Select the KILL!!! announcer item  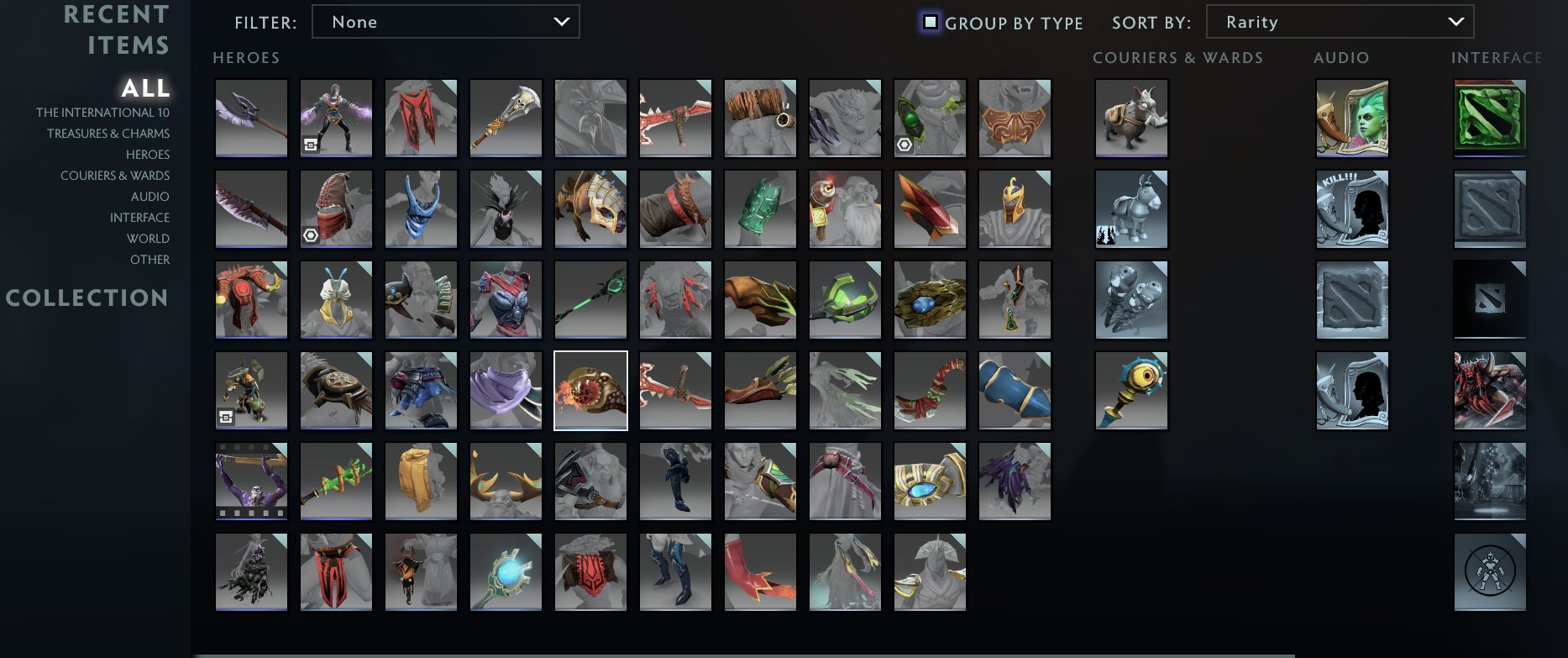[x=1352, y=209]
